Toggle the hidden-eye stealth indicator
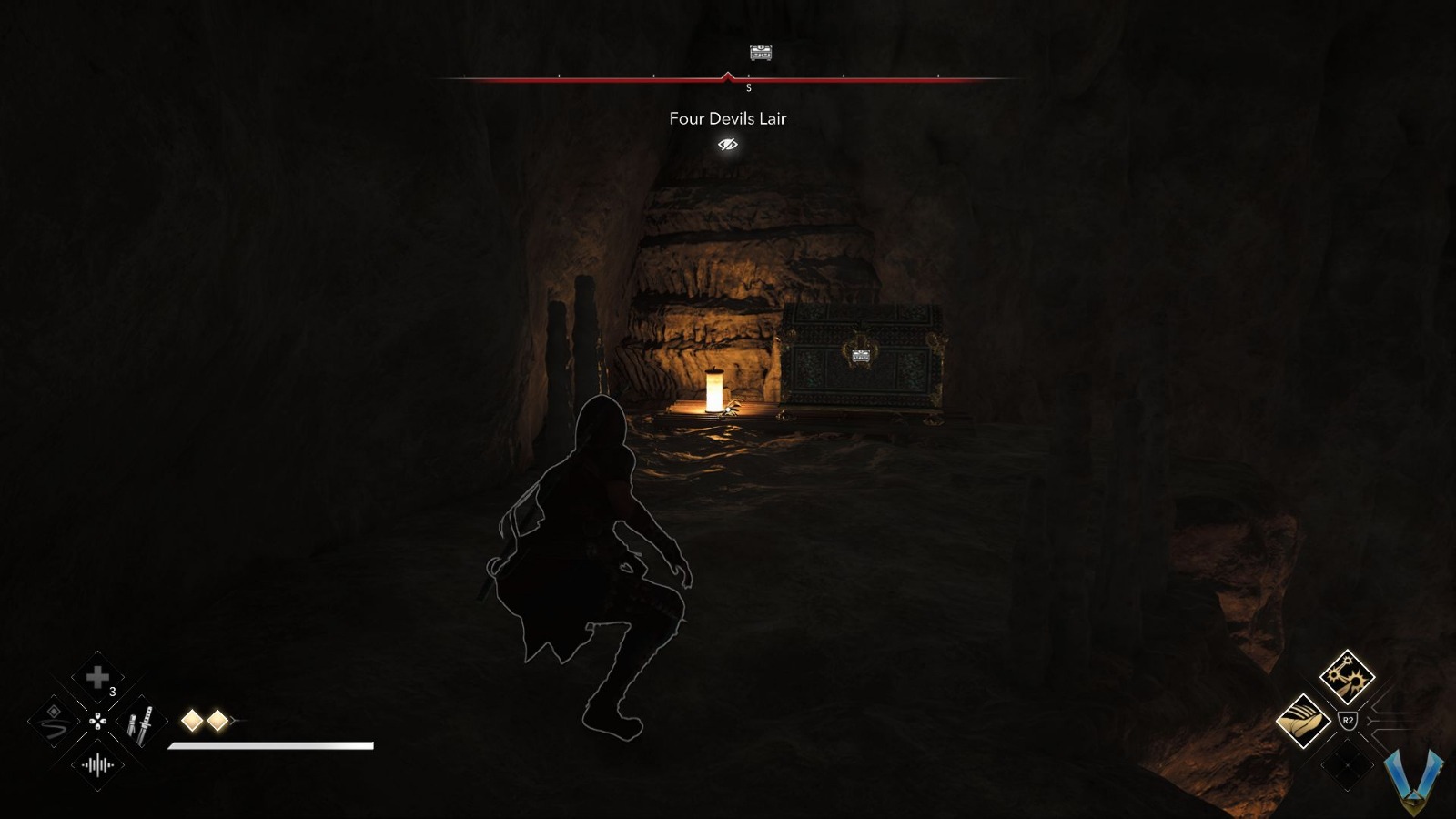 point(726,143)
